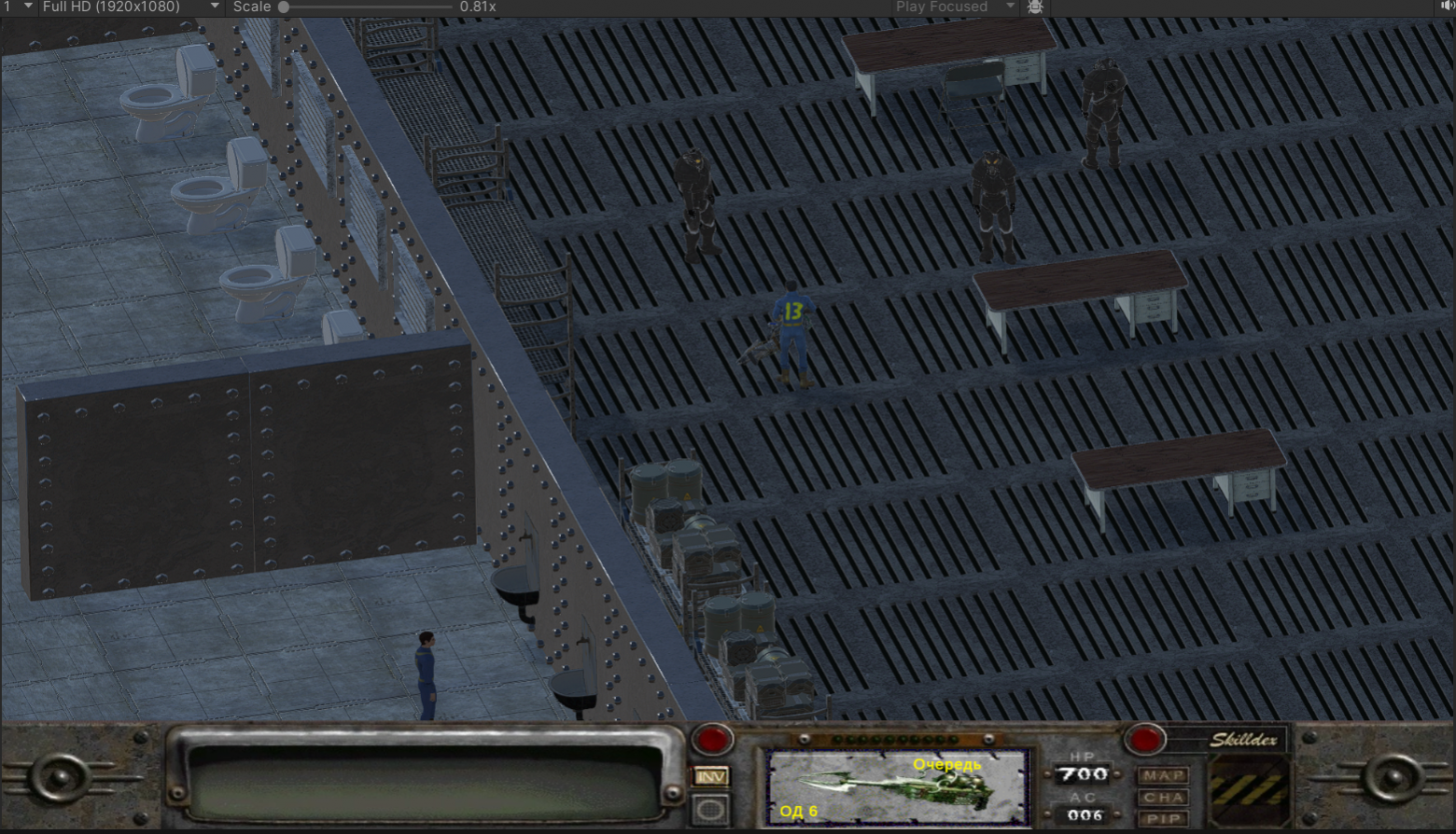Click the debug icon beside Play Focused
The width and height of the screenshot is (1456, 834).
(x=1034, y=7)
